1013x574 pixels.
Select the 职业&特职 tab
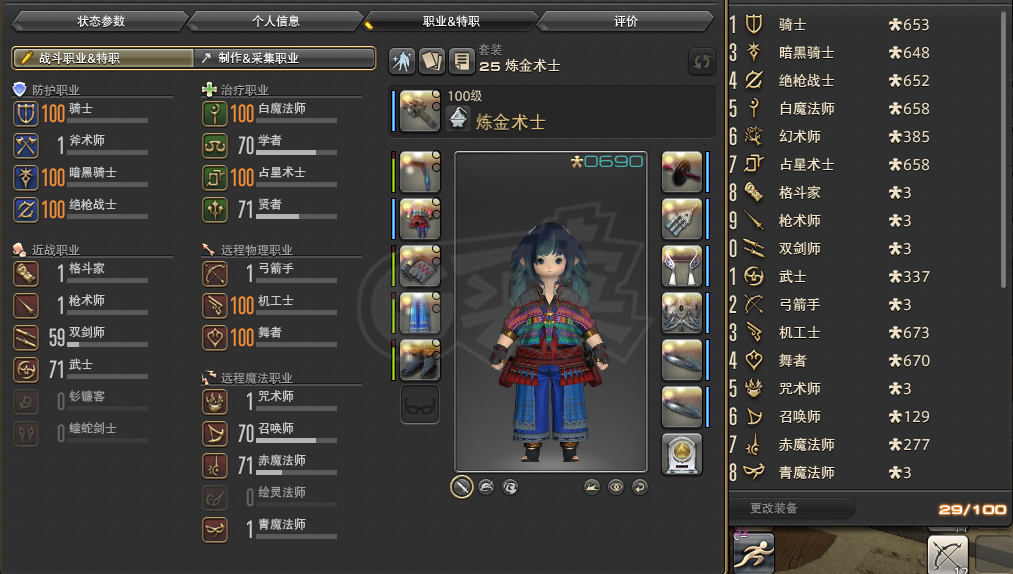[451, 21]
